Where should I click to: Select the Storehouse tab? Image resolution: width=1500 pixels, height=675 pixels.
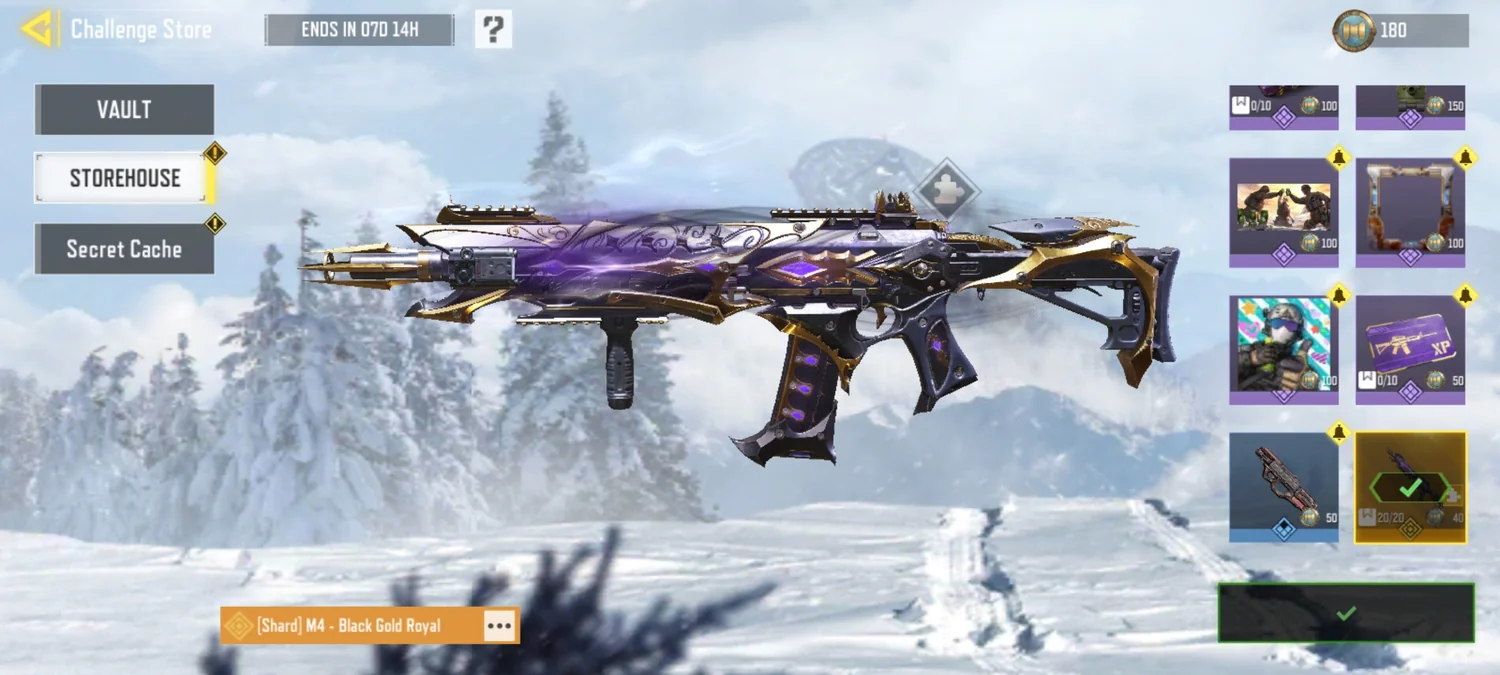click(124, 178)
